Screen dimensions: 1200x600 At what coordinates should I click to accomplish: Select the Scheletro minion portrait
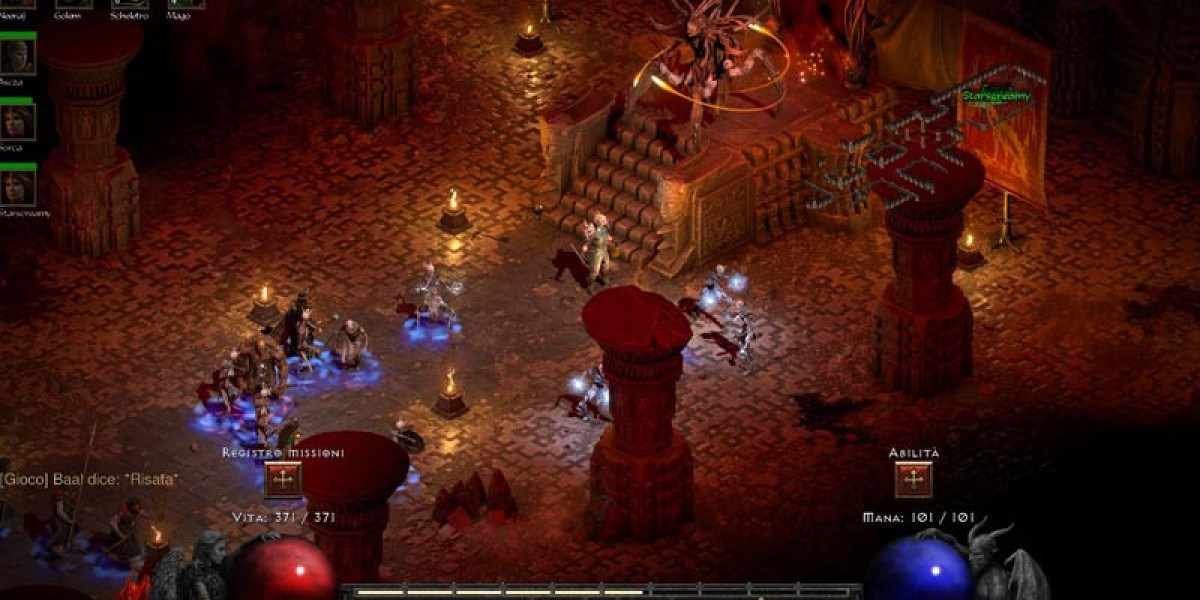[129, 4]
